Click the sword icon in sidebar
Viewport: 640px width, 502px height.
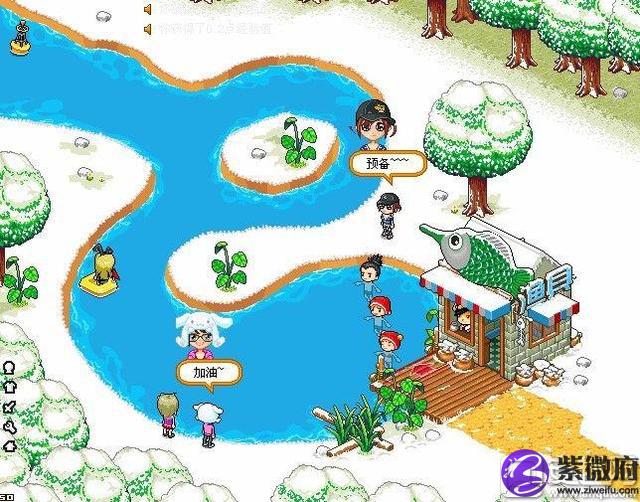[9, 407]
